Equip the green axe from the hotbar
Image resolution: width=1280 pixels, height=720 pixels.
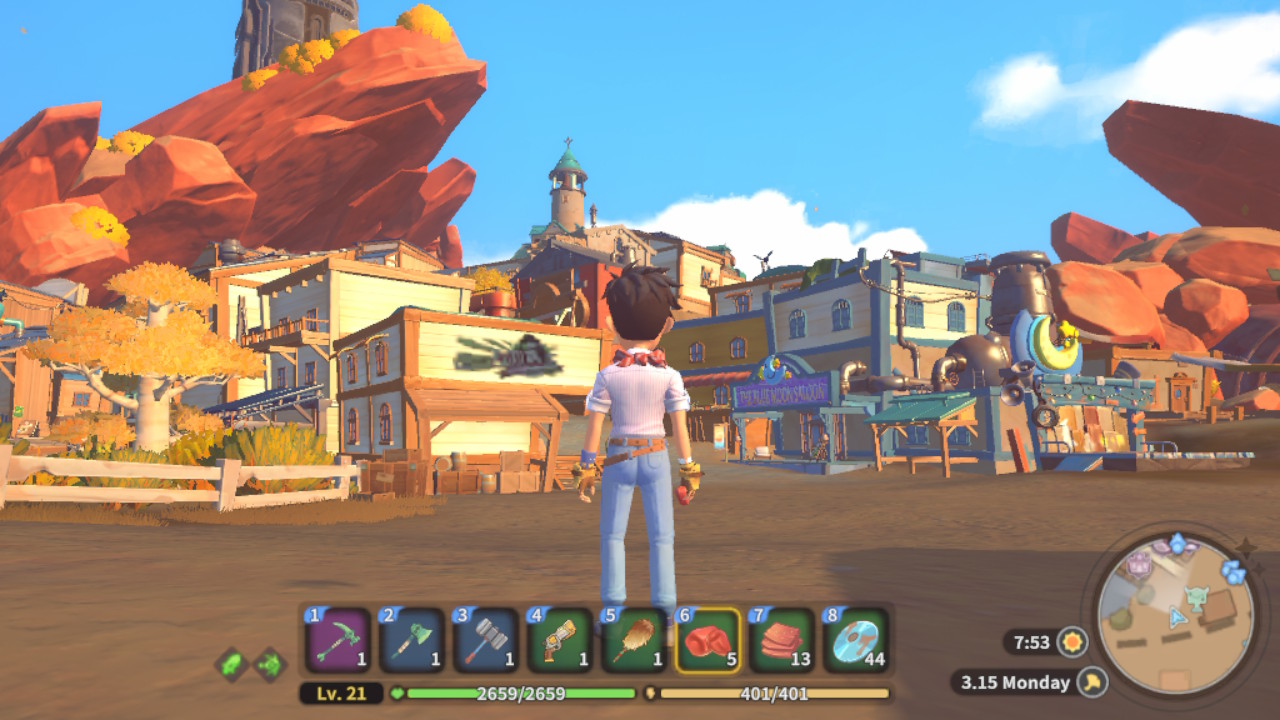coord(412,640)
